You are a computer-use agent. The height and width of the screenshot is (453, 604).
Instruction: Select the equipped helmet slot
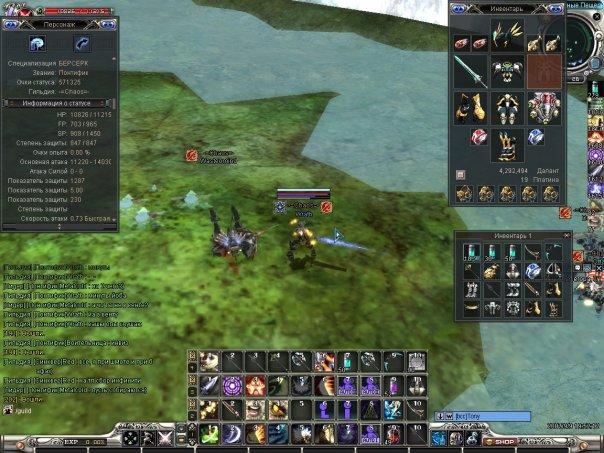coord(507,71)
